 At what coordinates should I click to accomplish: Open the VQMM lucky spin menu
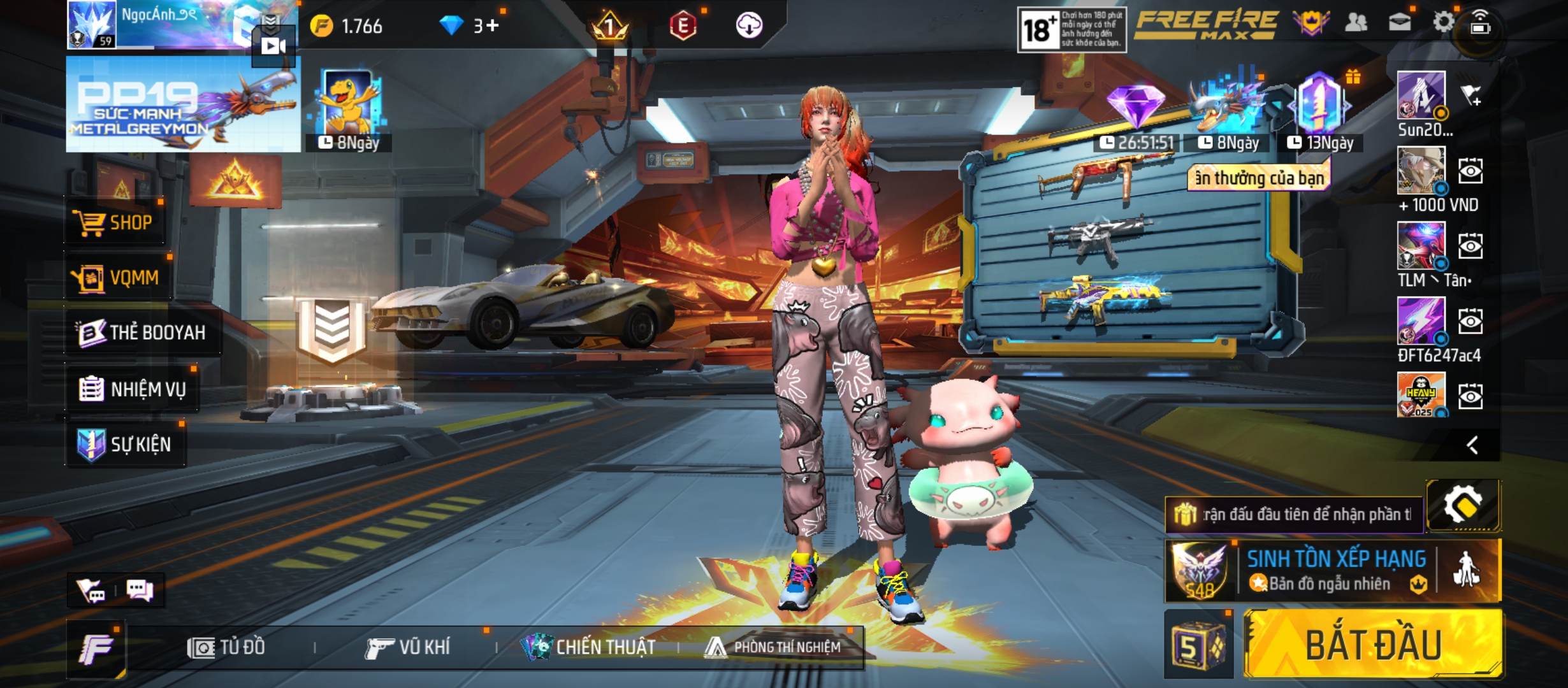click(118, 278)
